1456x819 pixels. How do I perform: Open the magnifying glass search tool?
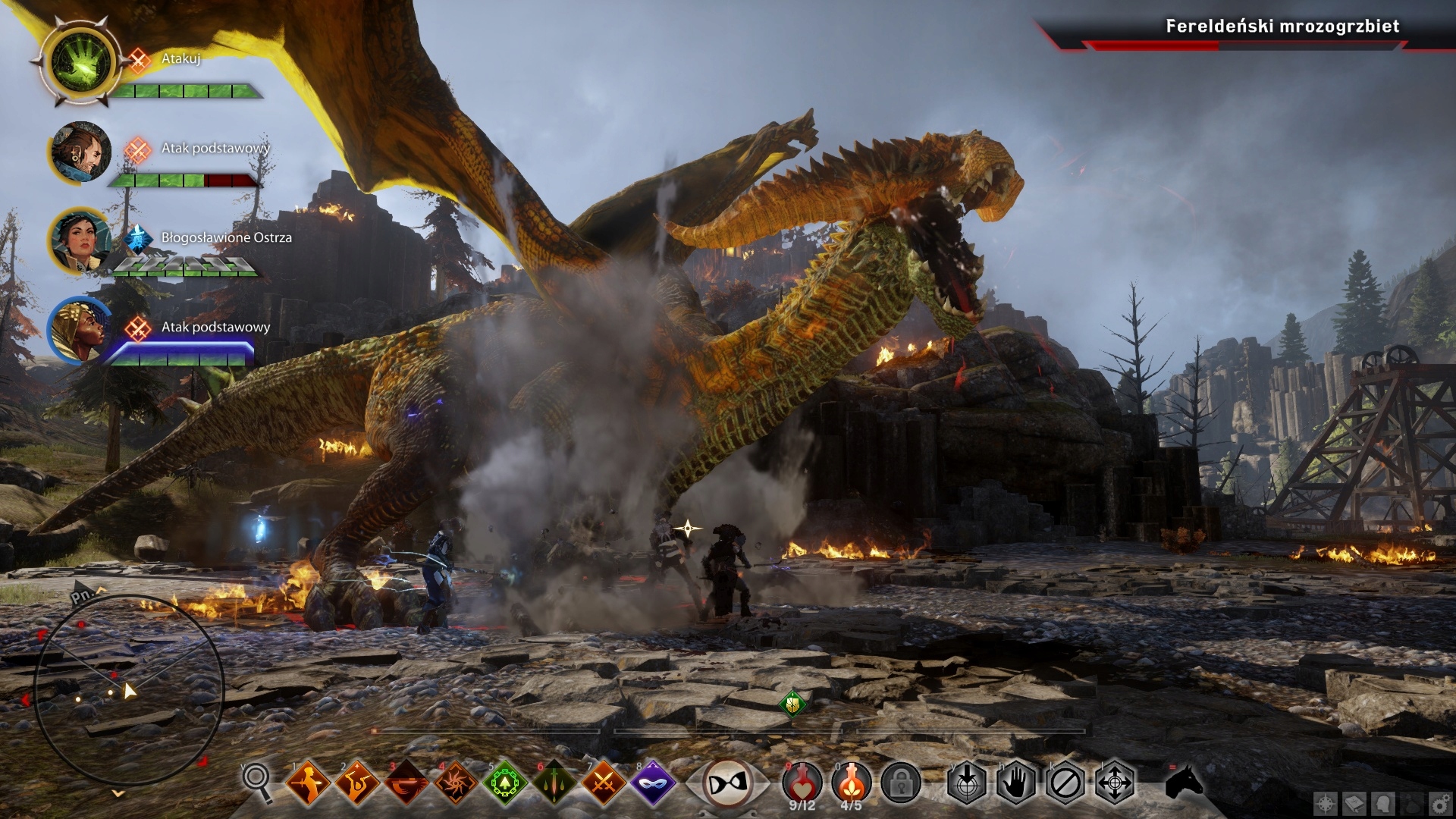pos(256,781)
